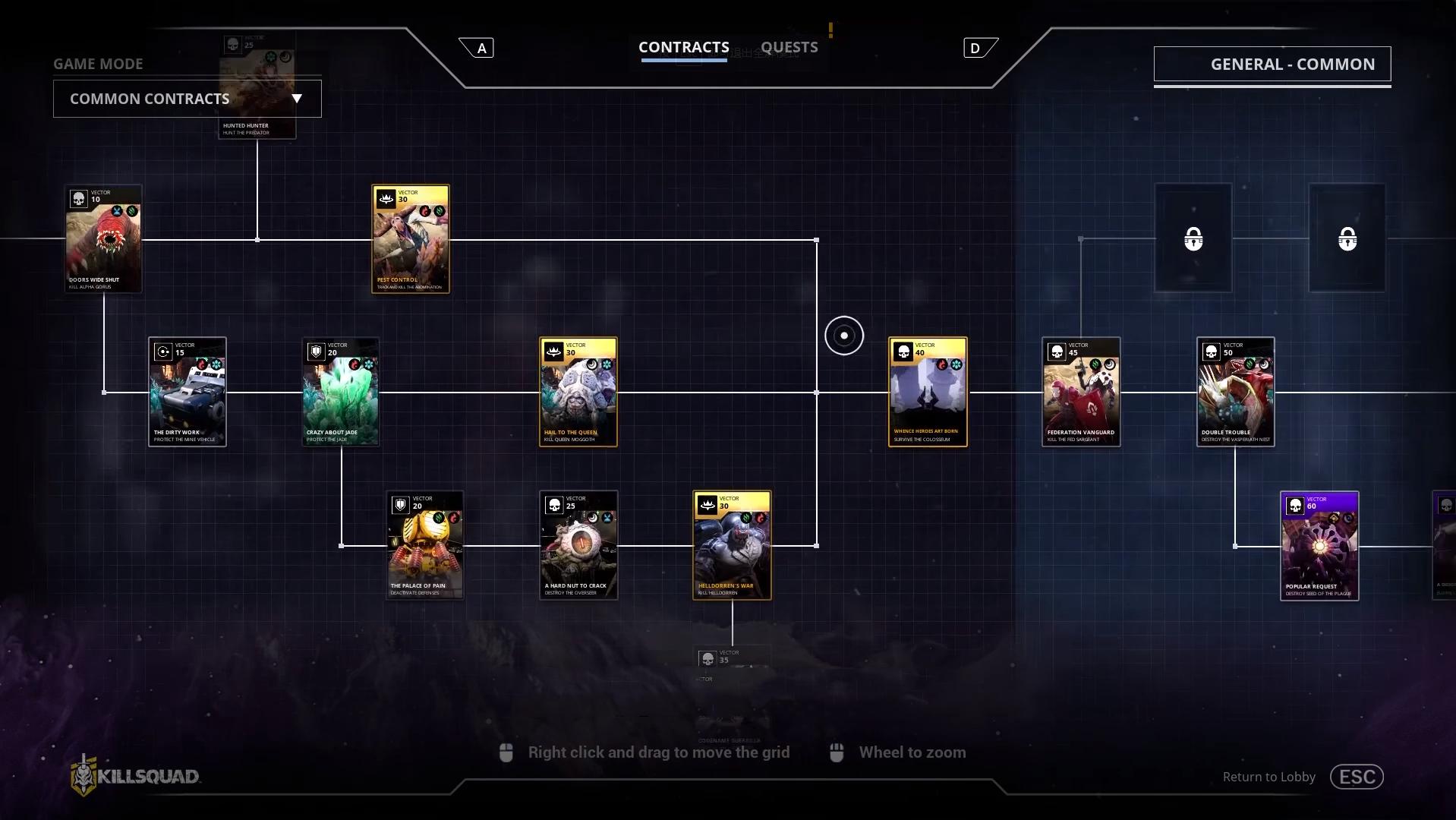Open The Dirty Work contract card

pyautogui.click(x=187, y=392)
